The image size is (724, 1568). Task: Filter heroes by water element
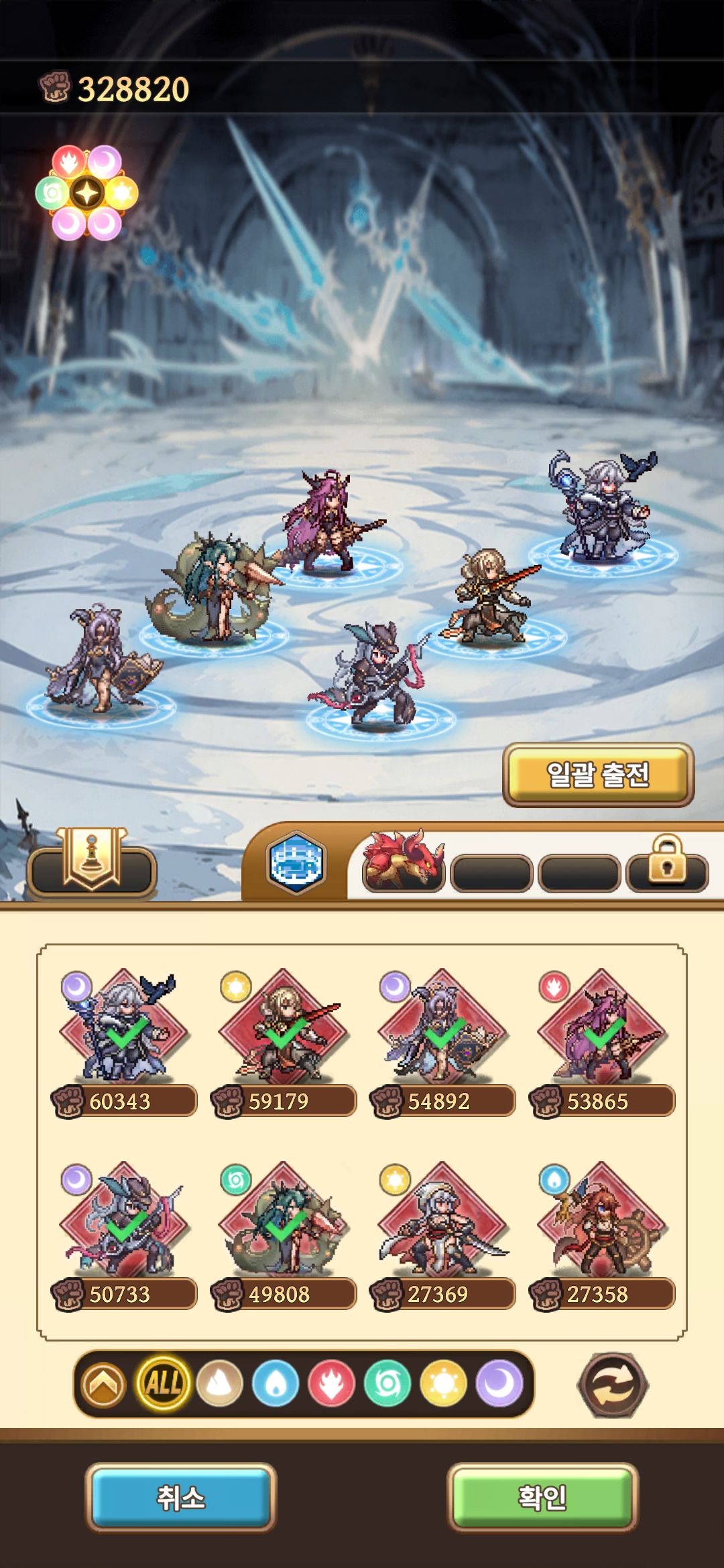point(276,1383)
